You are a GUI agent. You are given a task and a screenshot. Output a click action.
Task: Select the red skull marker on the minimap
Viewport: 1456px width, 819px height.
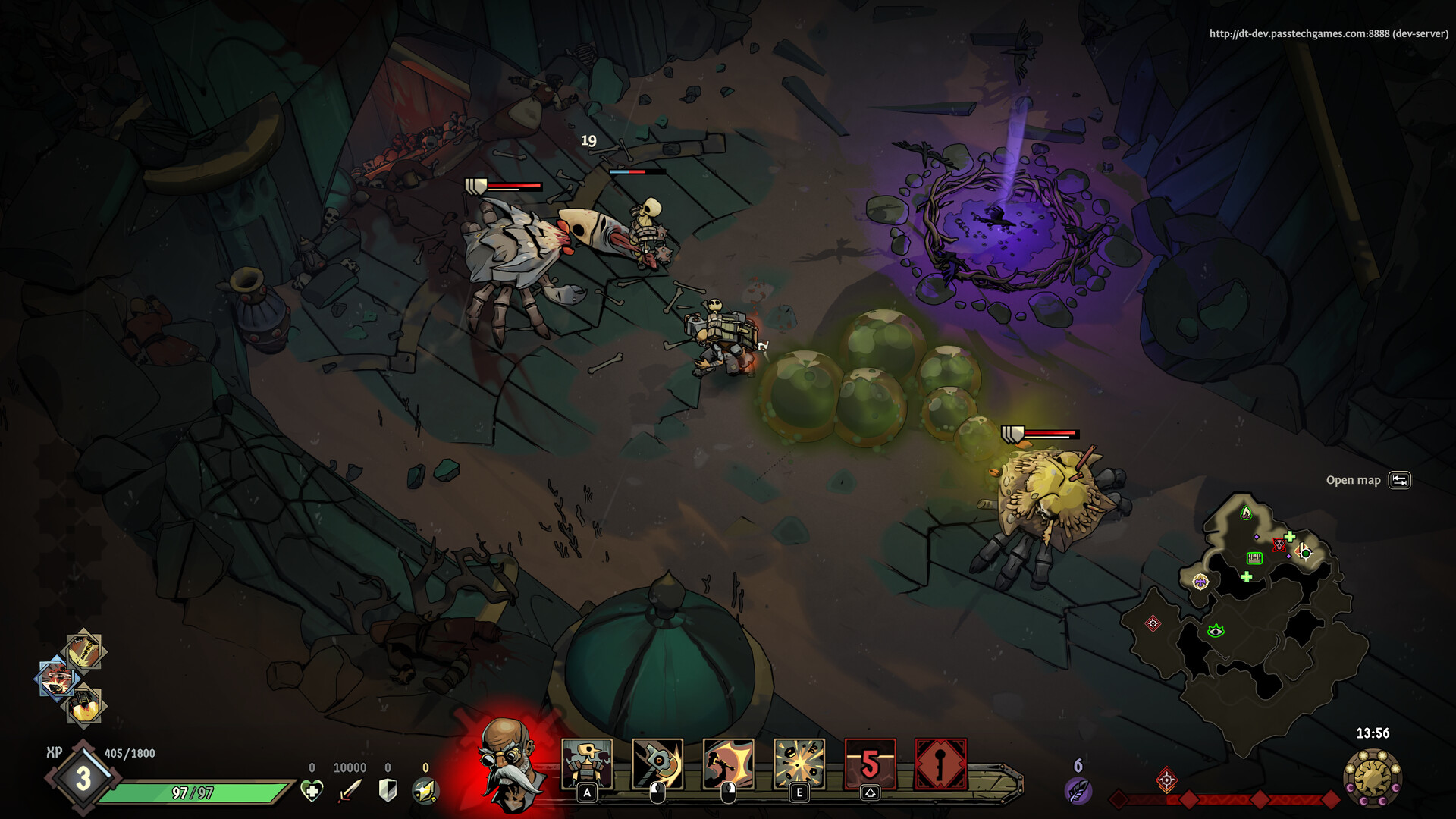coord(1279,545)
